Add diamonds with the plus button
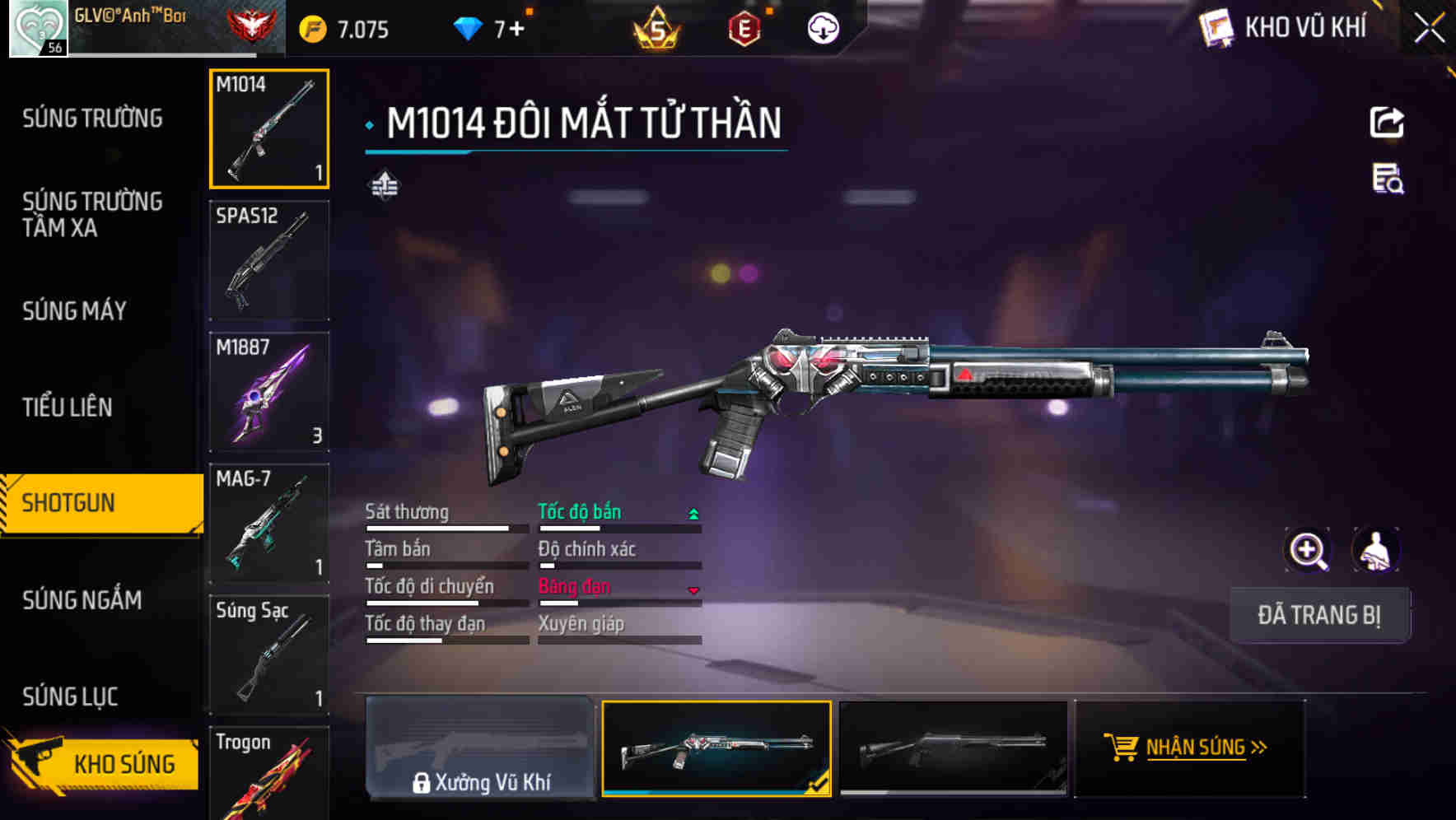The width and height of the screenshot is (1456, 820). coord(516,30)
